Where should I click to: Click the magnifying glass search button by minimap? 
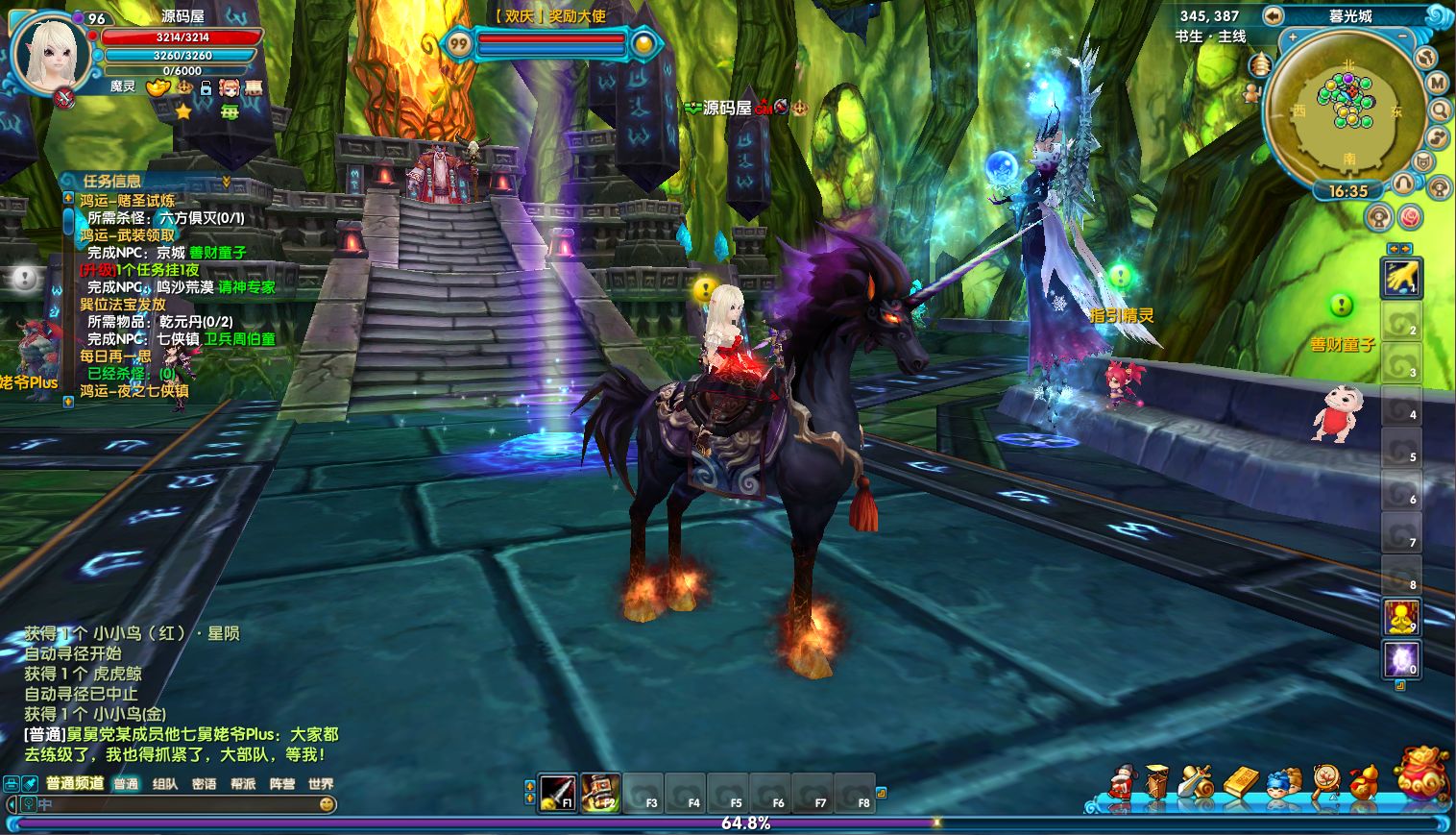1439,111
